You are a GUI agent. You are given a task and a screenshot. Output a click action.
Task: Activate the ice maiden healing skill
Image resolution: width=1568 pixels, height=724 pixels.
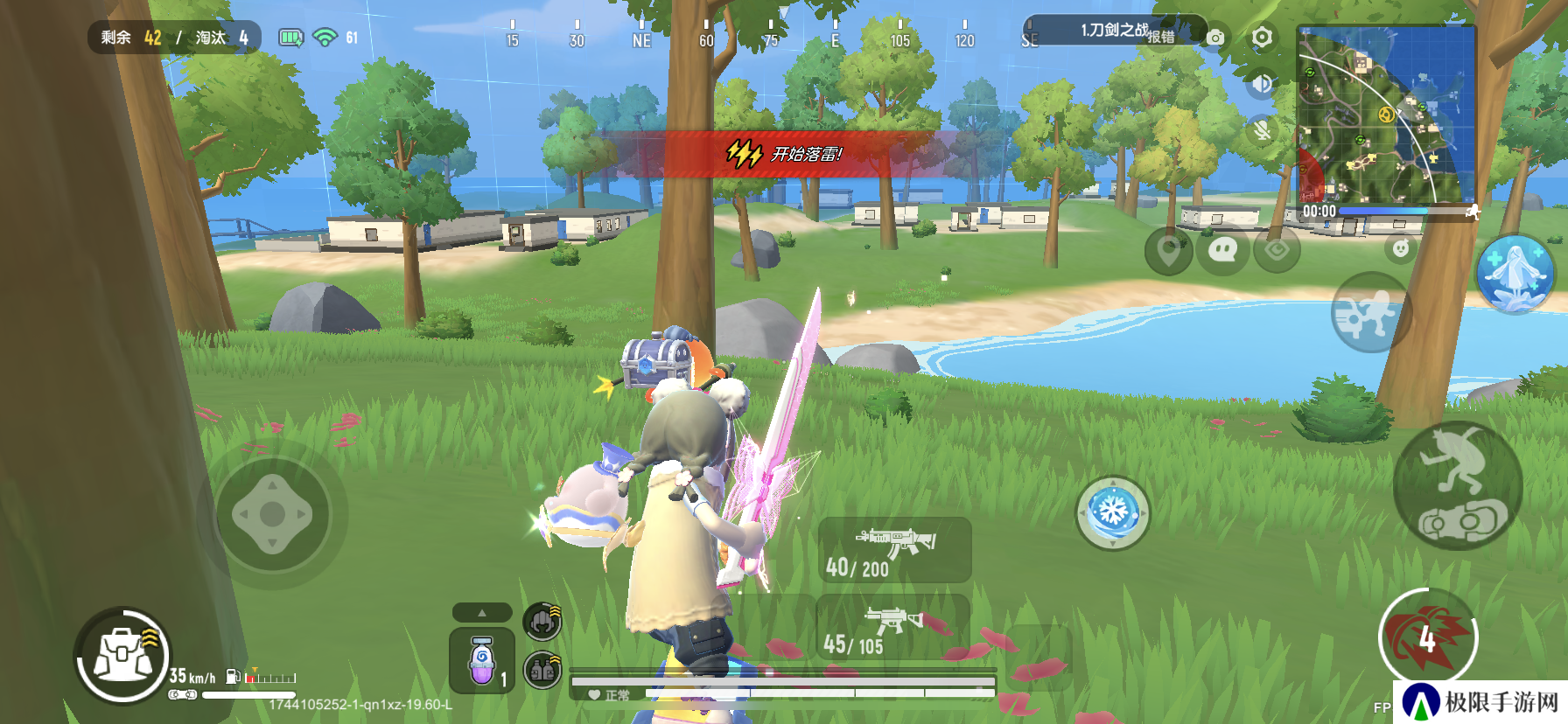[x=1515, y=274]
